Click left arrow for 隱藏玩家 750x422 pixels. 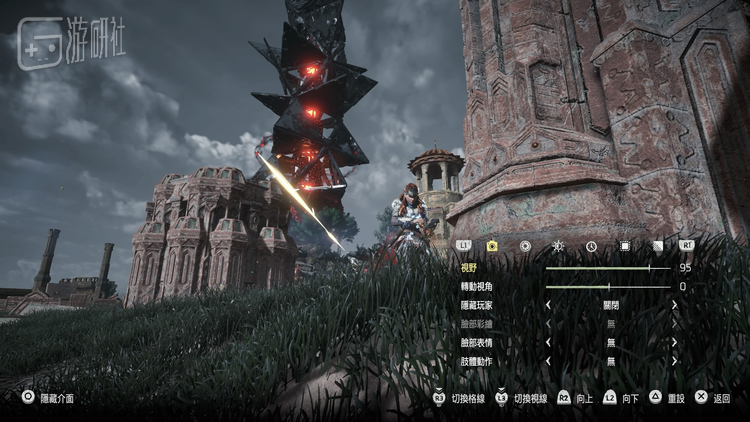(547, 305)
